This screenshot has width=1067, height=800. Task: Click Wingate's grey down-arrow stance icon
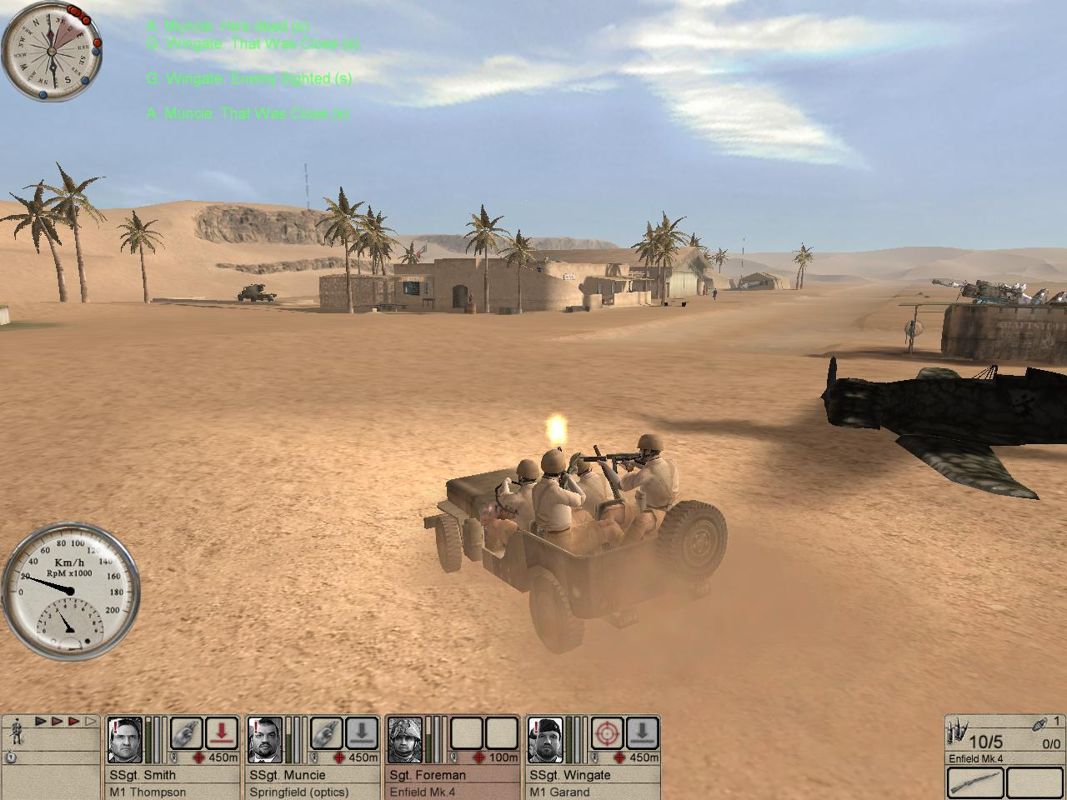(x=641, y=733)
